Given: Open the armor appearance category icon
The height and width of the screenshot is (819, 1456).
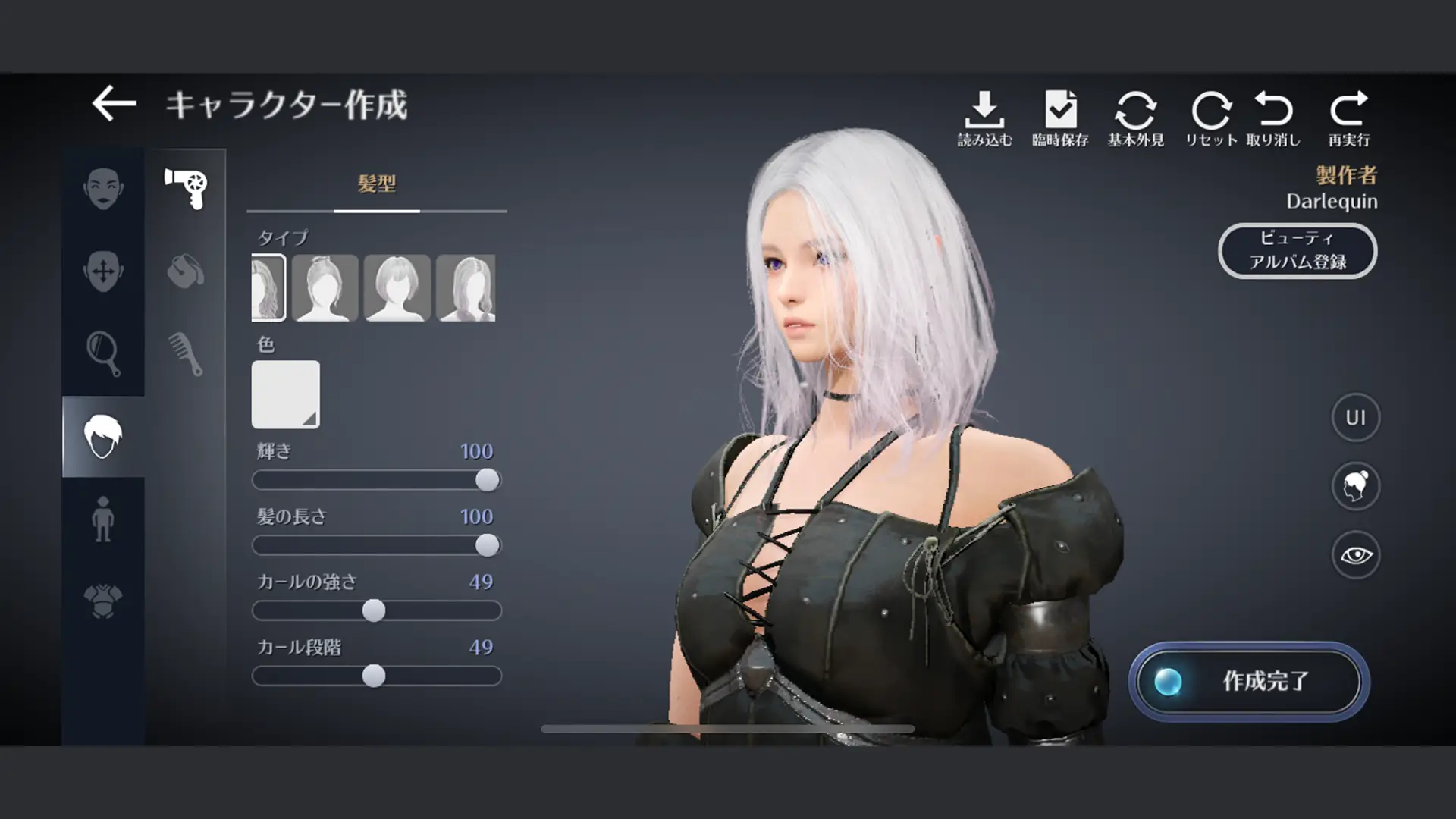Looking at the screenshot, I should coord(104,599).
